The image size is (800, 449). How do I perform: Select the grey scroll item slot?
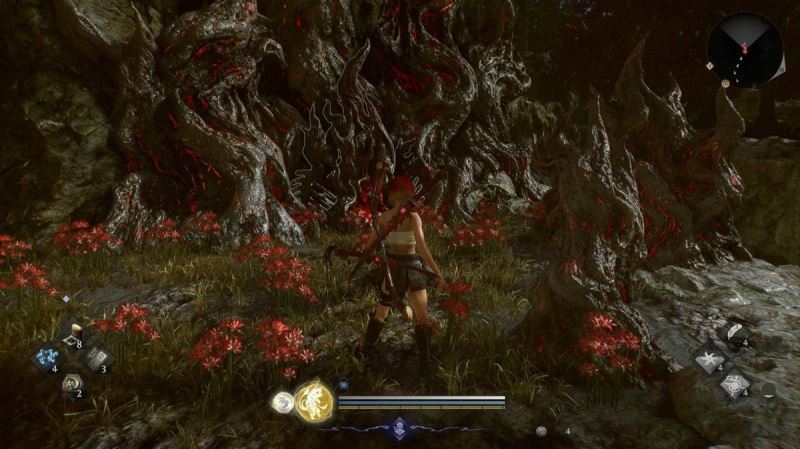pos(97,358)
